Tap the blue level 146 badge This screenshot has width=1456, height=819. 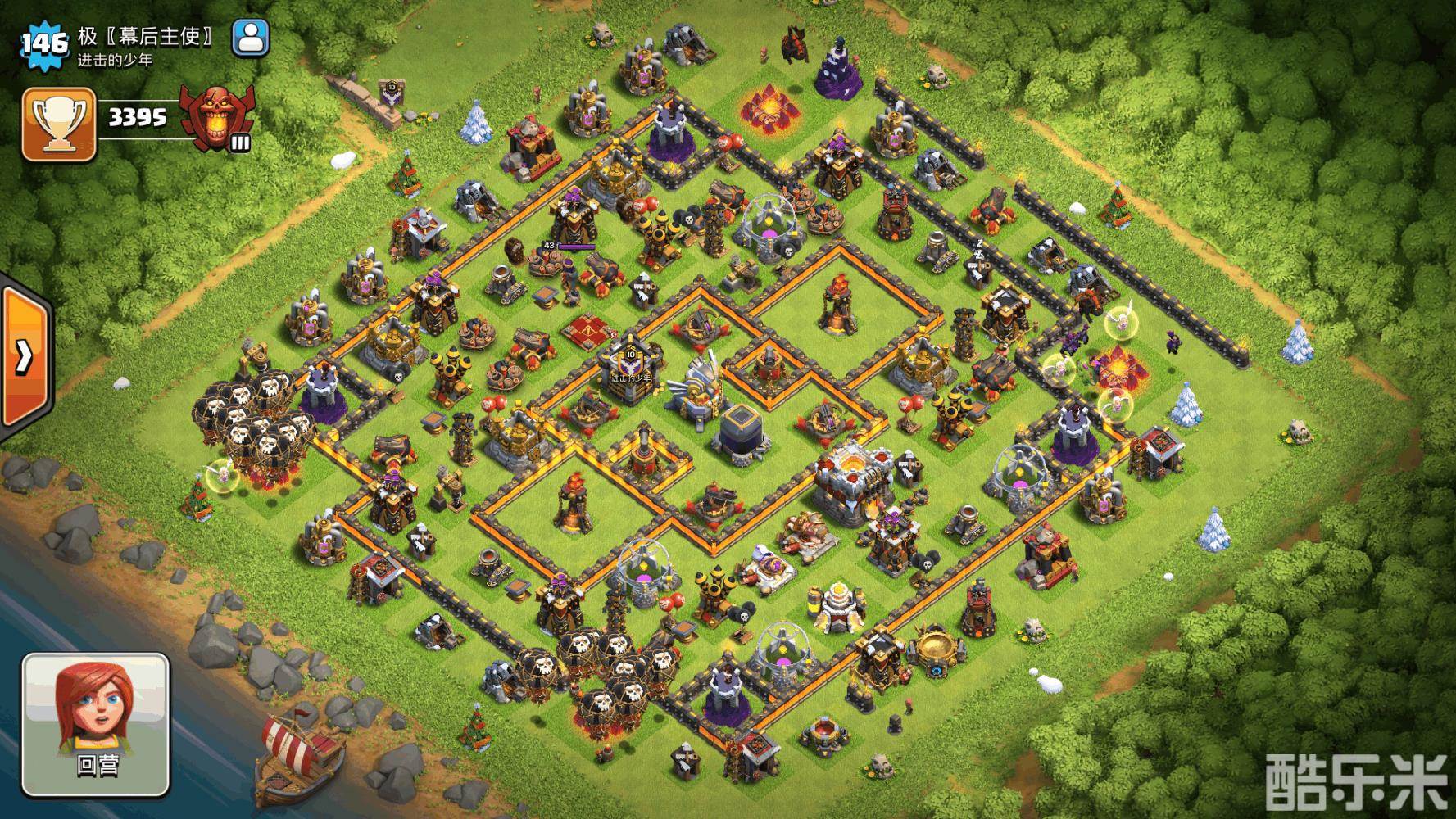[43, 43]
